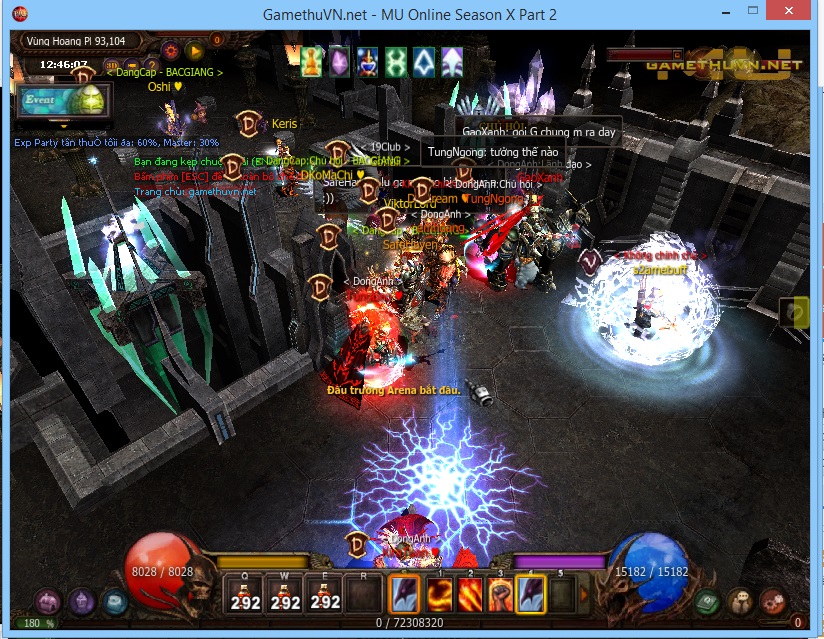Expand the yellow side tab on right edge
Screen dimensions: 824x639
click(797, 312)
